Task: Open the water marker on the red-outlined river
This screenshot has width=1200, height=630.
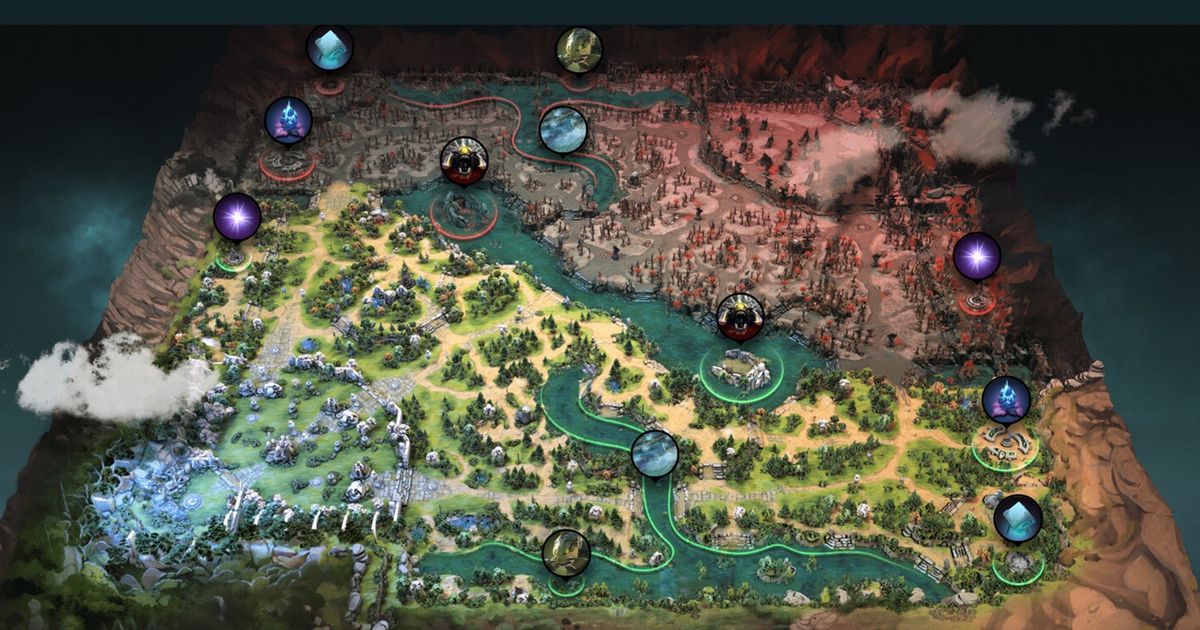Action: [x=563, y=130]
